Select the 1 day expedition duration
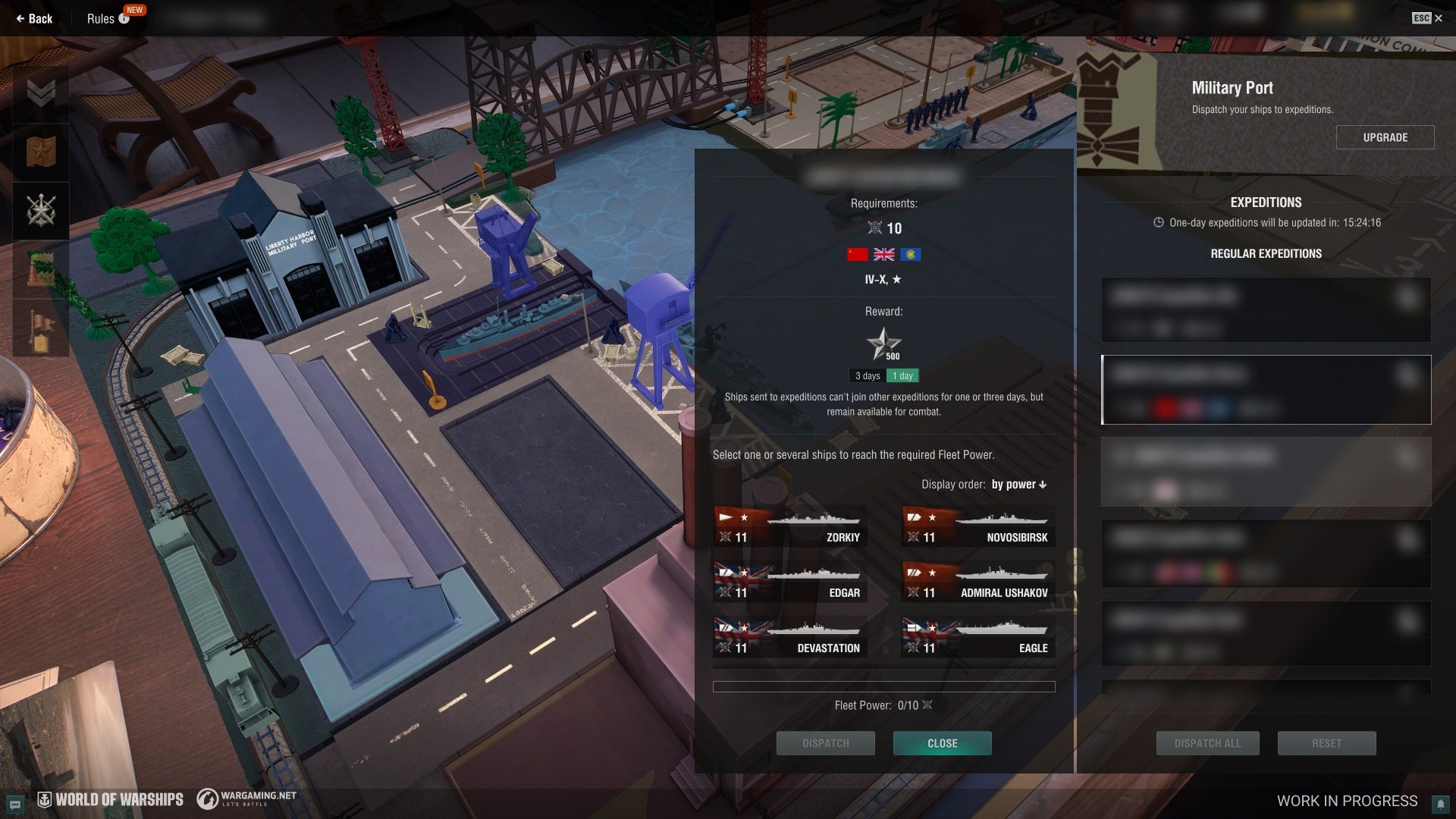Image resolution: width=1456 pixels, height=819 pixels. point(902,376)
